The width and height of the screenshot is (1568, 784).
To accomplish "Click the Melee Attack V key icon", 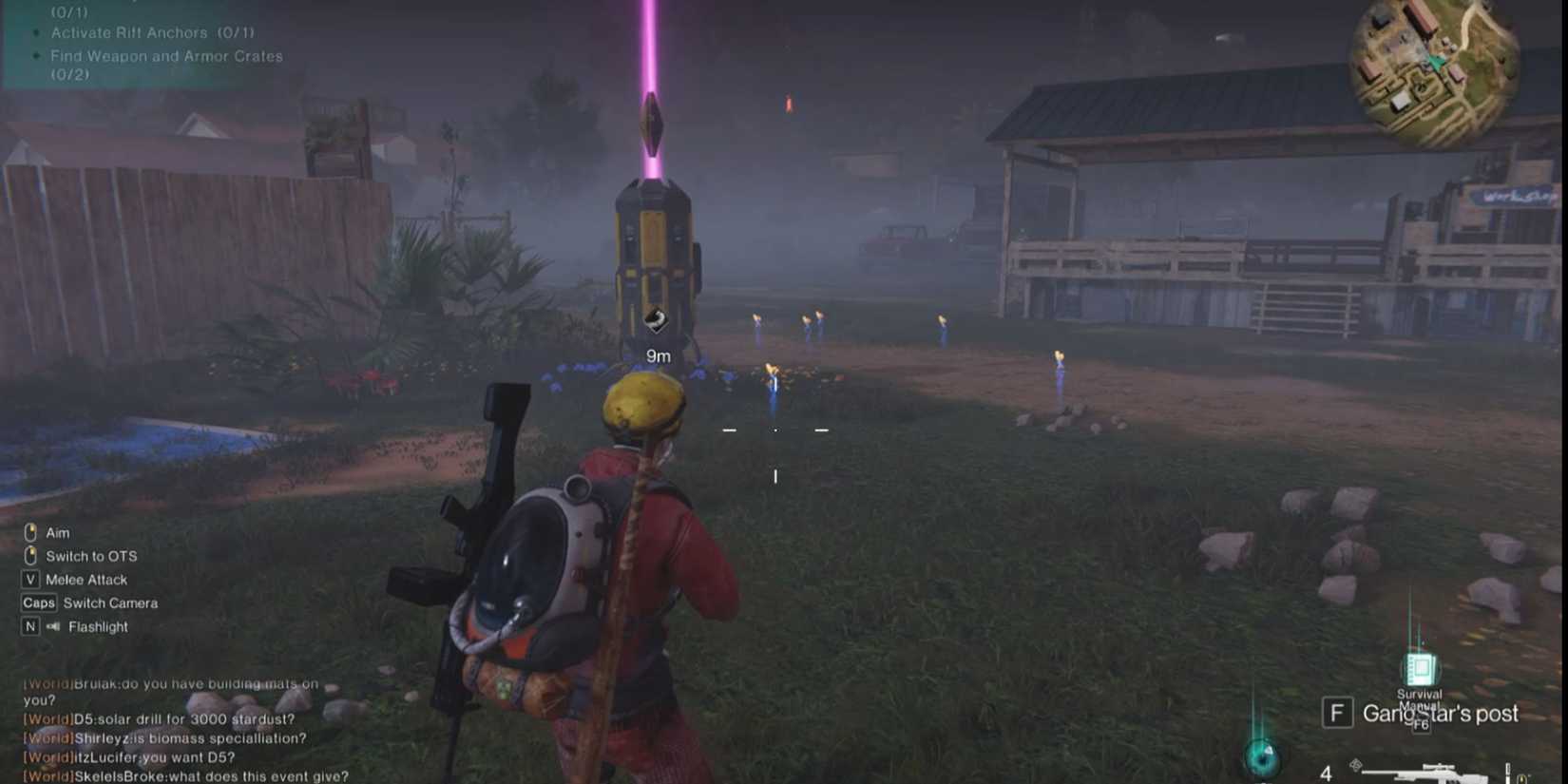I will pos(30,579).
